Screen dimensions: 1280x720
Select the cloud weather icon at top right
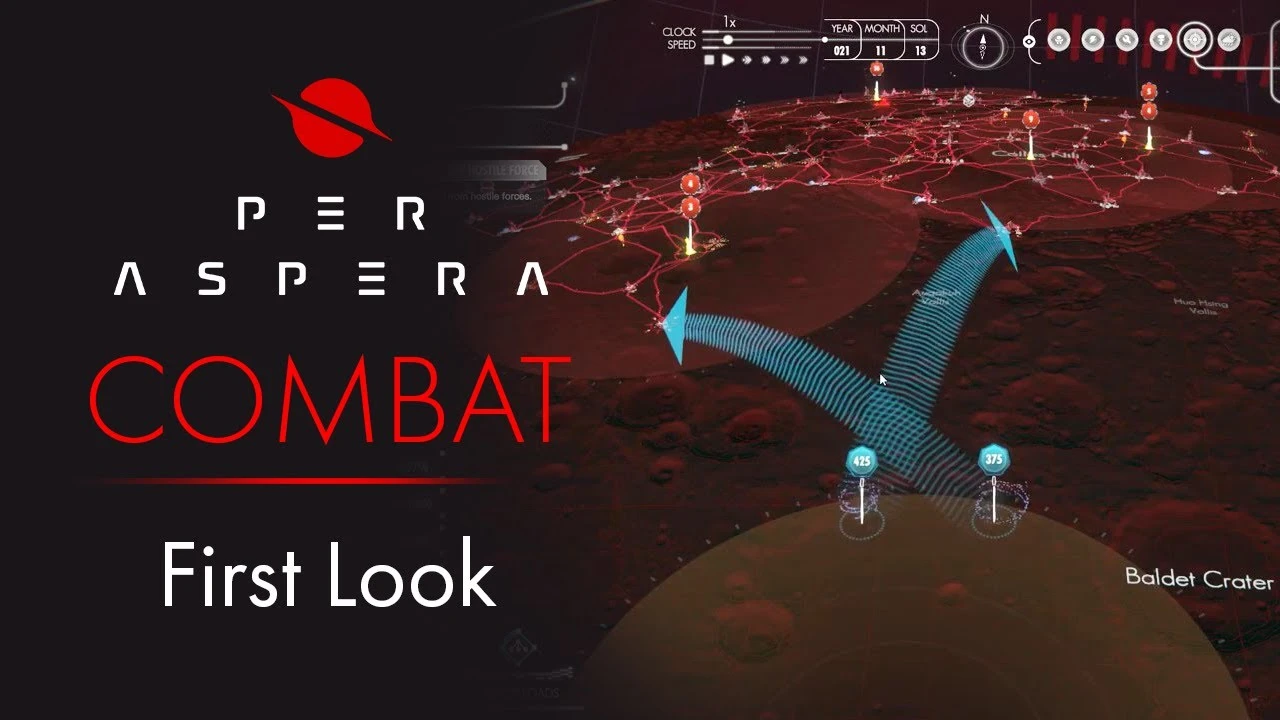coord(1228,40)
